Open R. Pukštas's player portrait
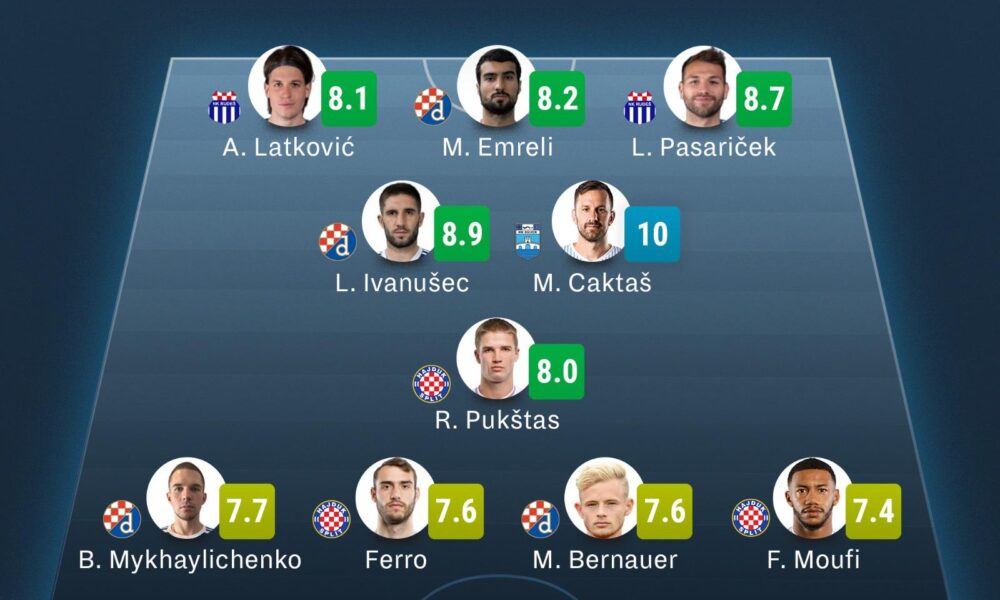Screen dimensions: 1000x600 [x=495, y=357]
